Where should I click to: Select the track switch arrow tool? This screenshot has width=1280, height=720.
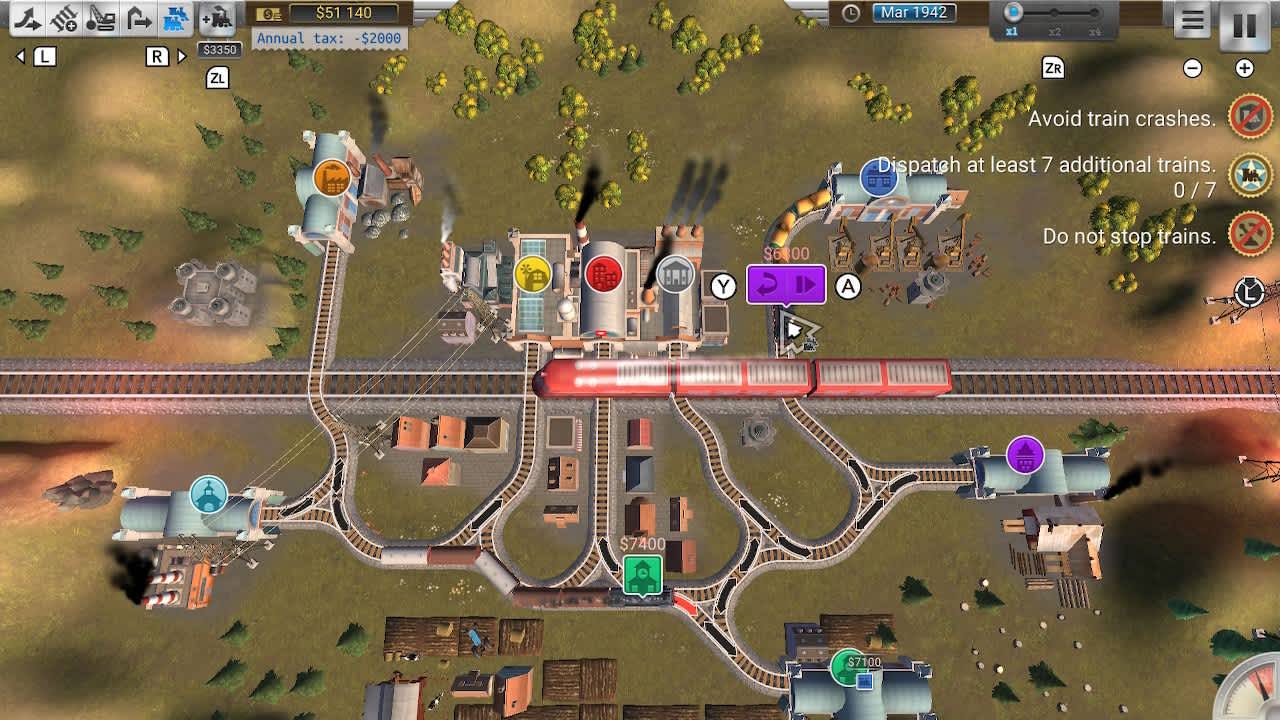click(x=138, y=18)
